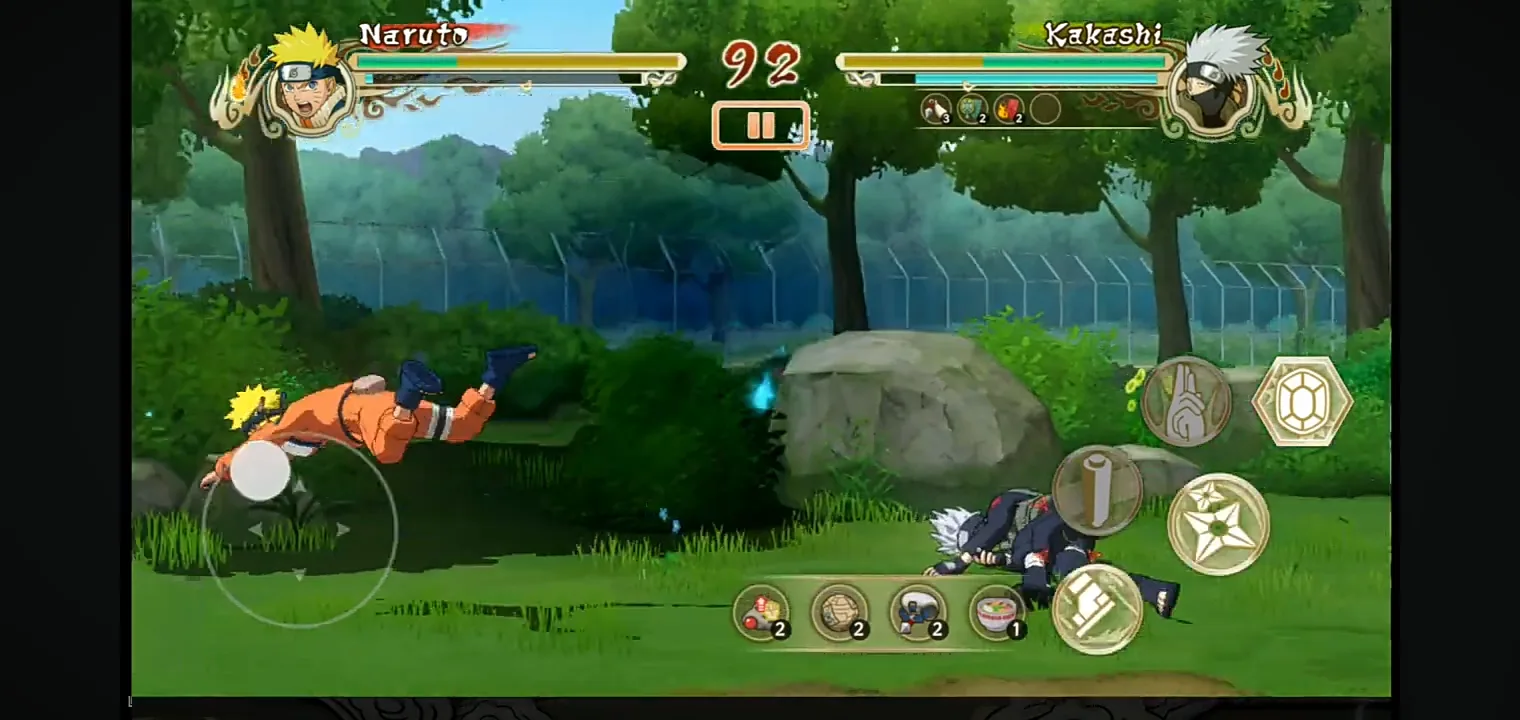Trigger the hexagonal ultimate ability icon
1520x720 pixels.
click(x=1302, y=401)
